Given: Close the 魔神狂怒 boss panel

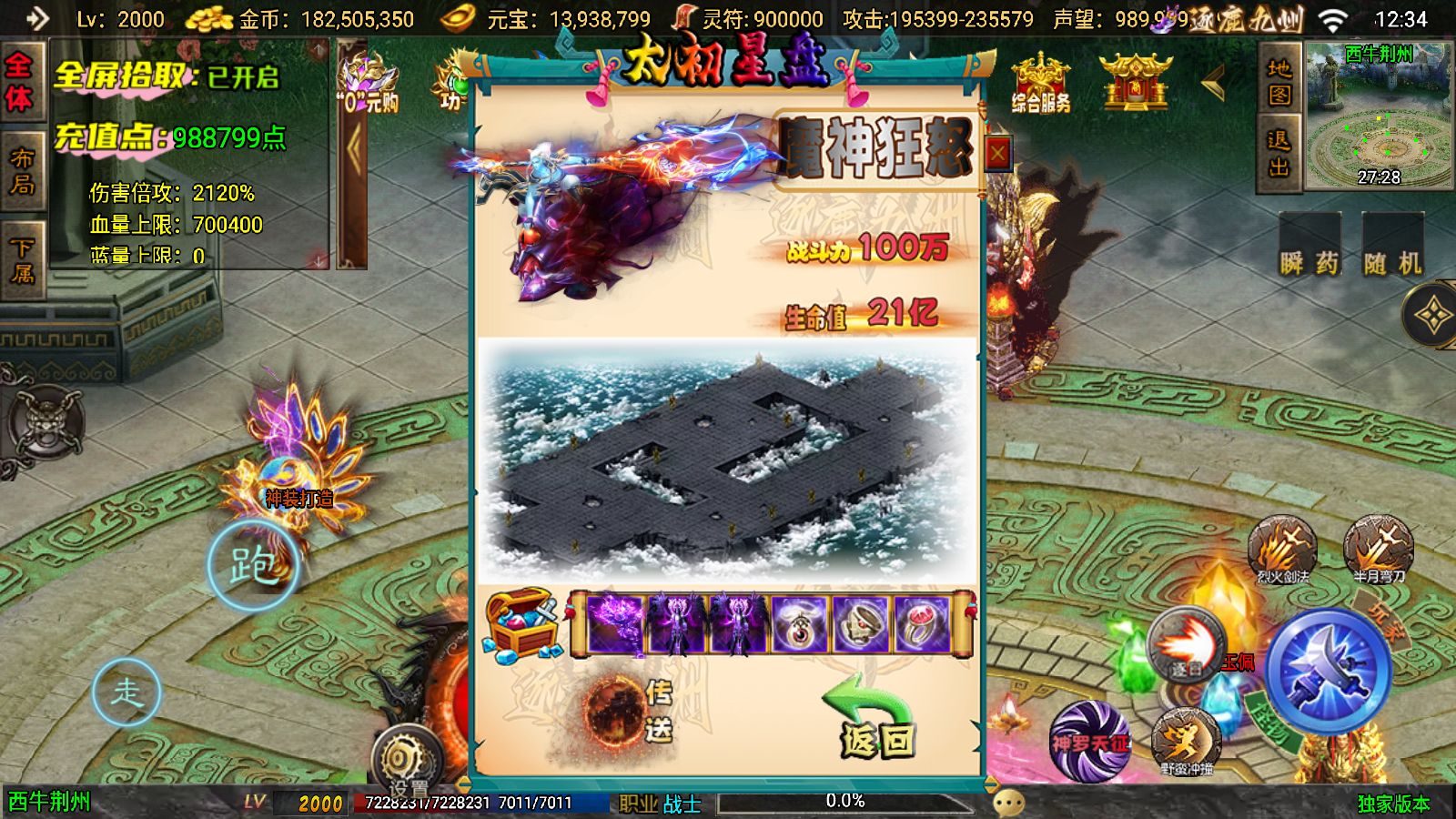Looking at the screenshot, I should click(x=997, y=154).
